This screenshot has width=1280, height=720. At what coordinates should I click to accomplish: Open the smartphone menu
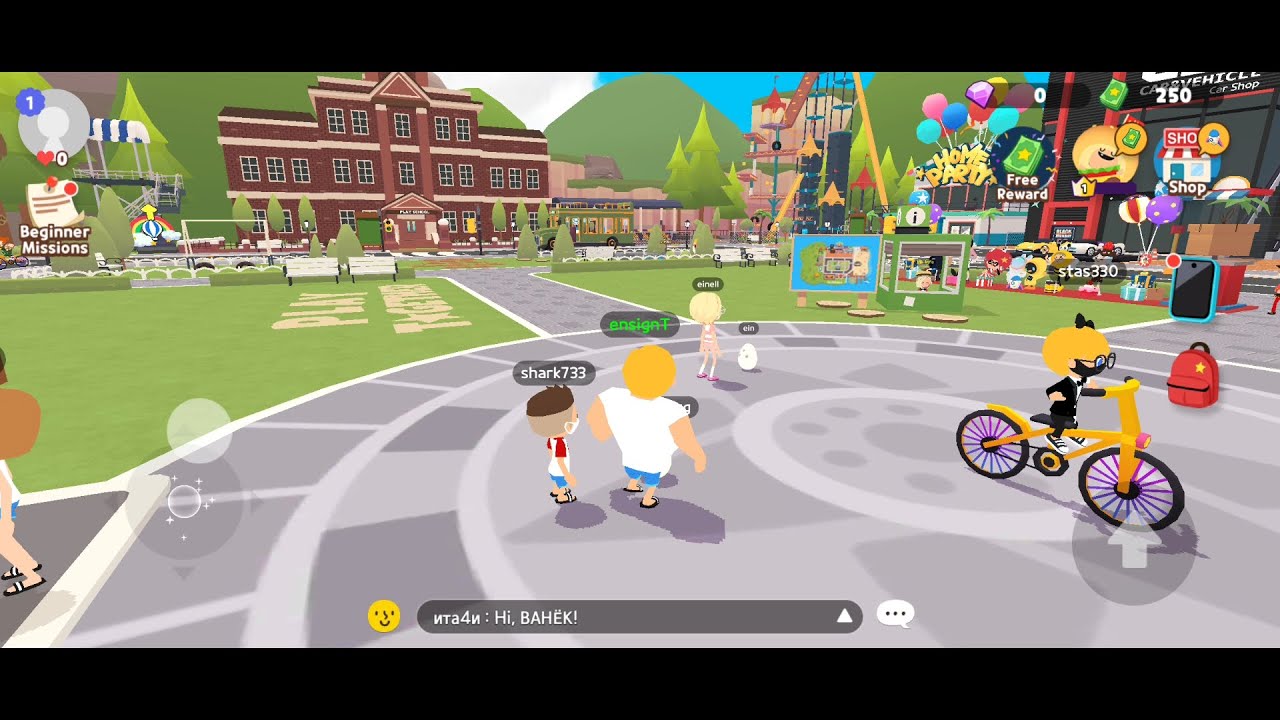coord(1193,288)
